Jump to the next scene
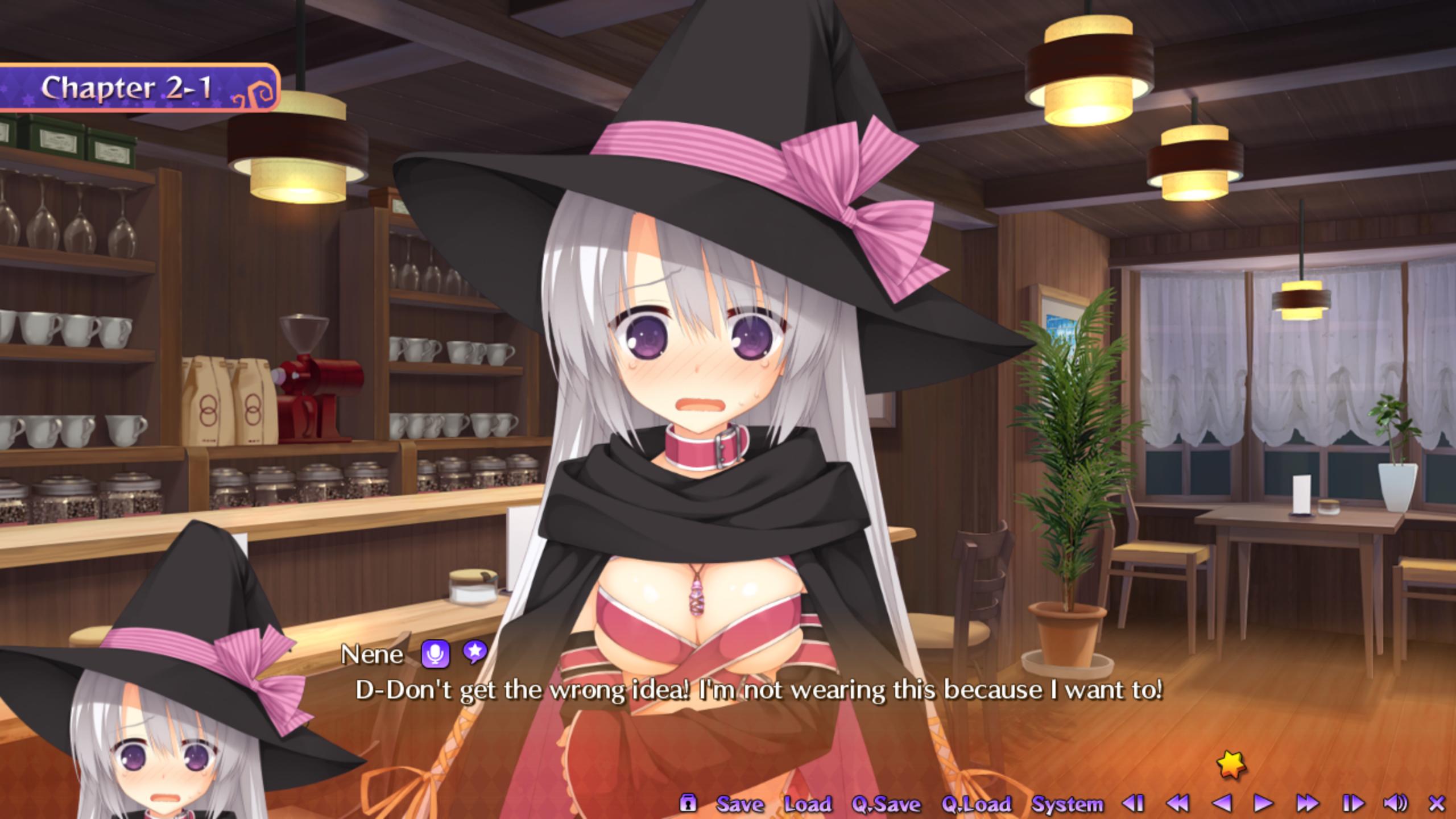 click(1353, 803)
